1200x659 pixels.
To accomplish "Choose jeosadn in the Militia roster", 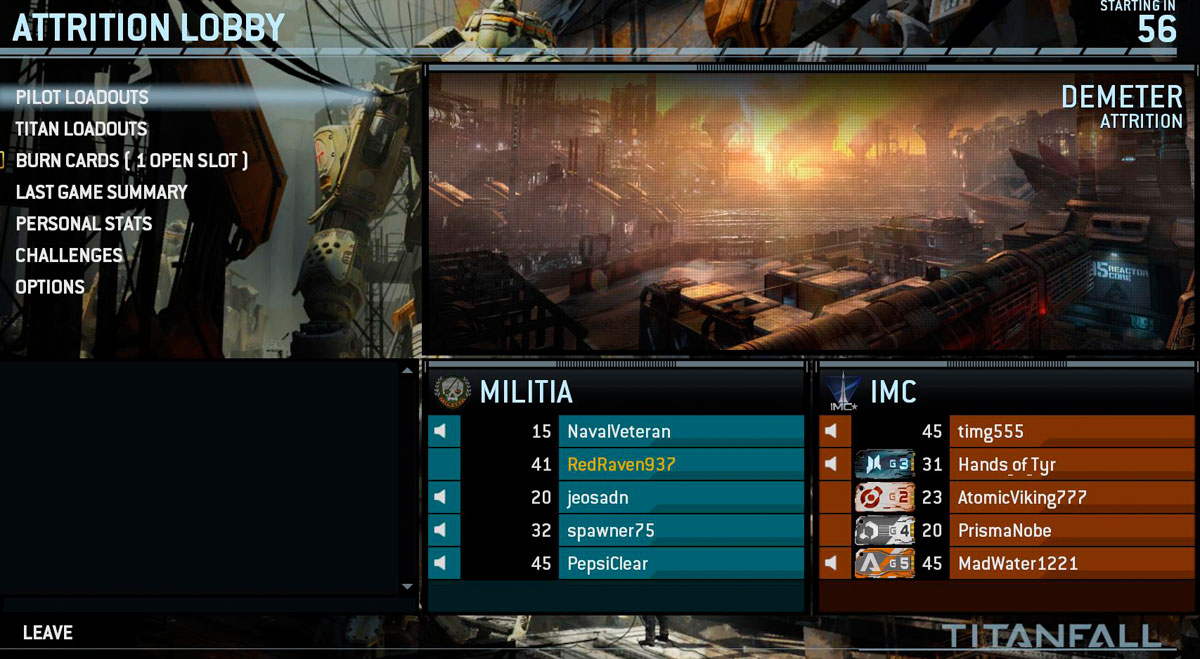I will [598, 497].
